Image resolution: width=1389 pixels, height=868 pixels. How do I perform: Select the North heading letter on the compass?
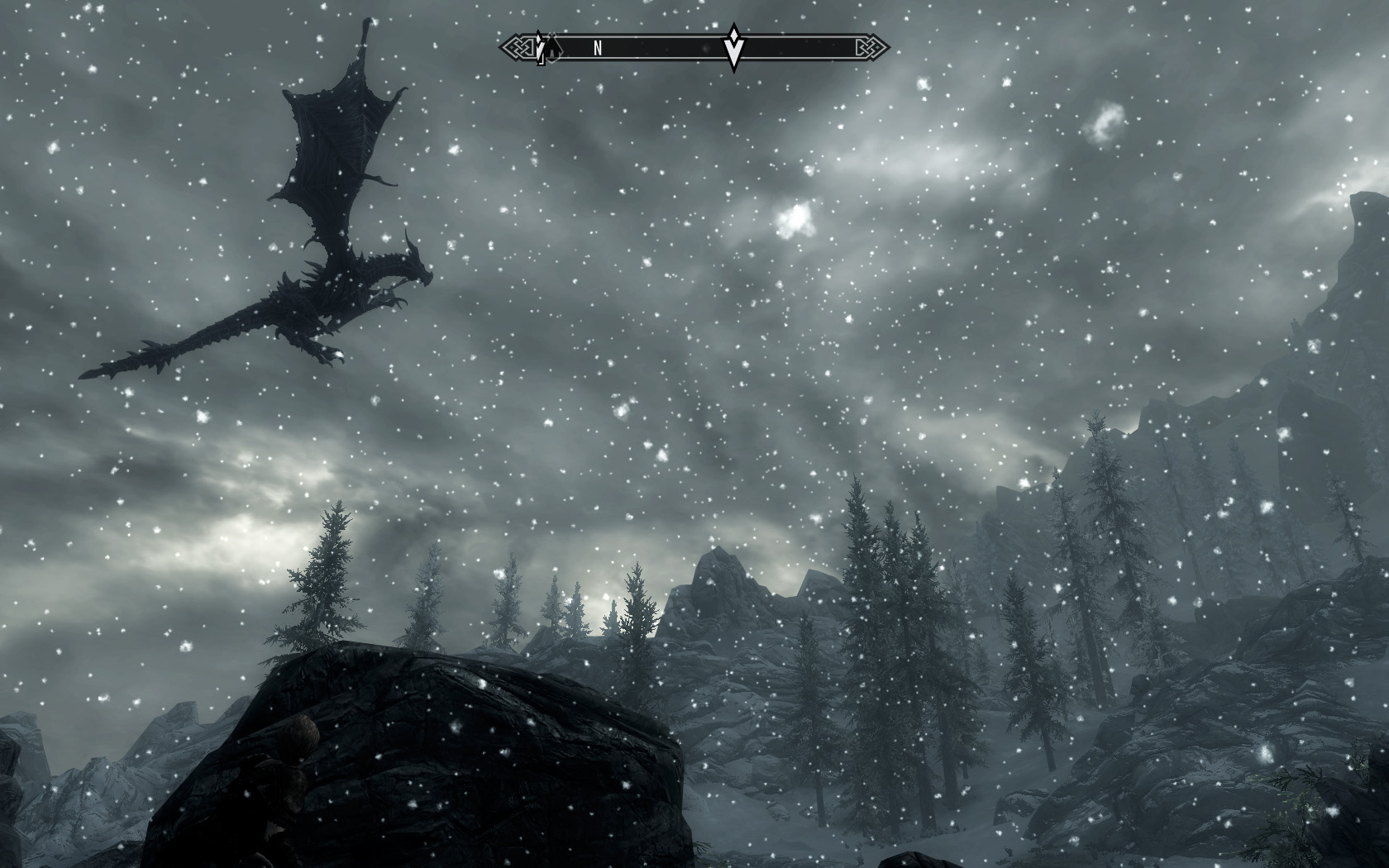click(598, 49)
